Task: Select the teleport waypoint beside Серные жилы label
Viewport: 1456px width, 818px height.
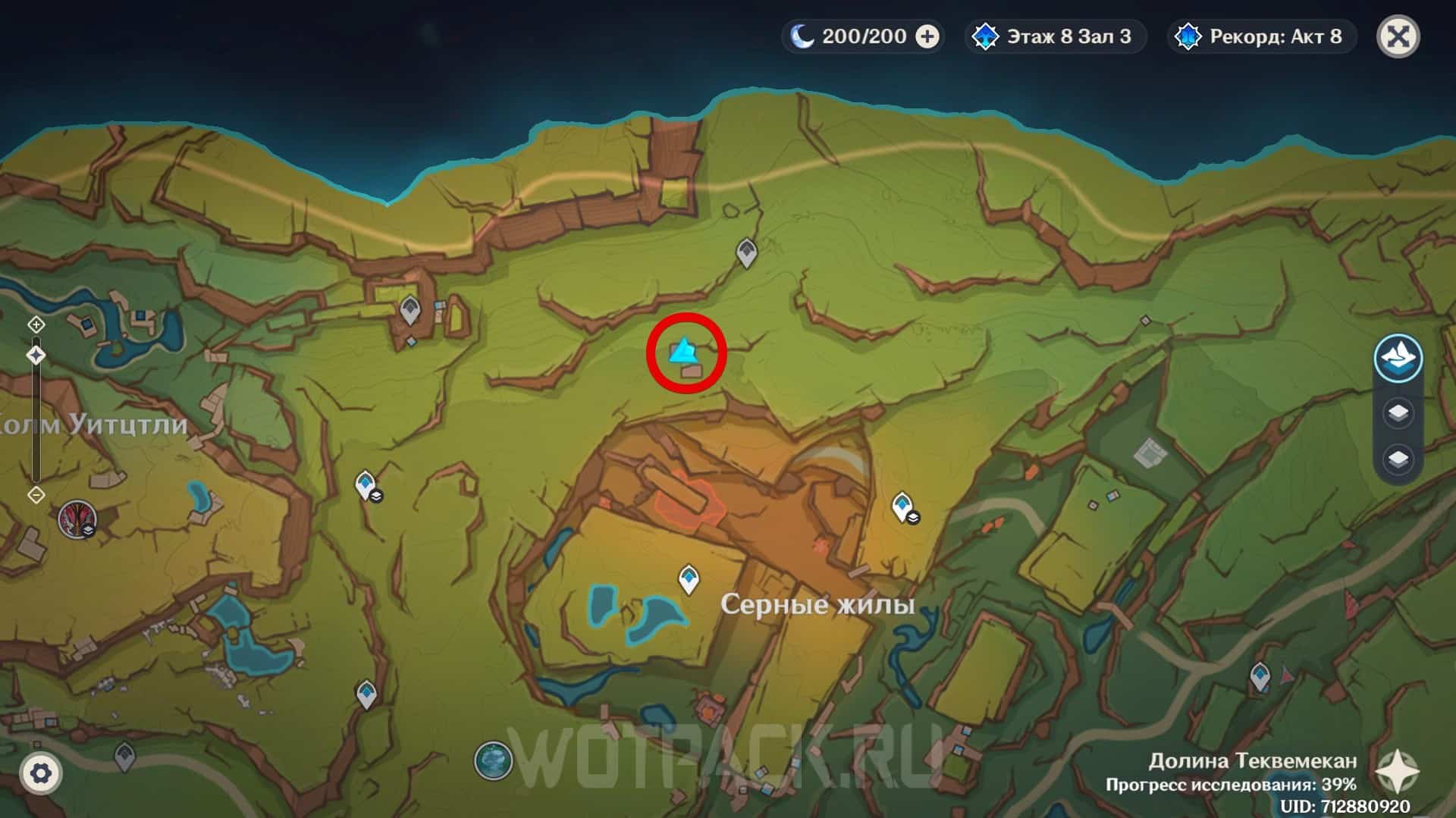Action: pos(689,579)
